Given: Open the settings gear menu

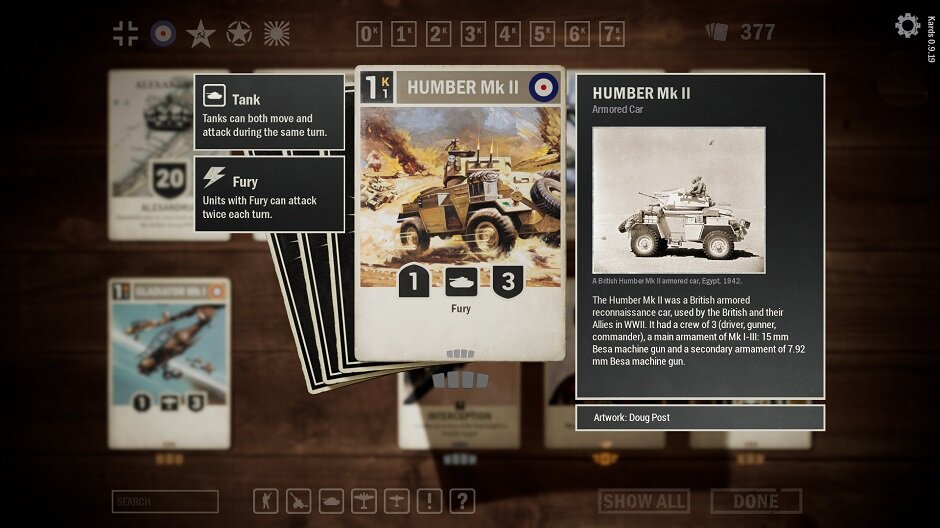Looking at the screenshot, I should click(907, 25).
